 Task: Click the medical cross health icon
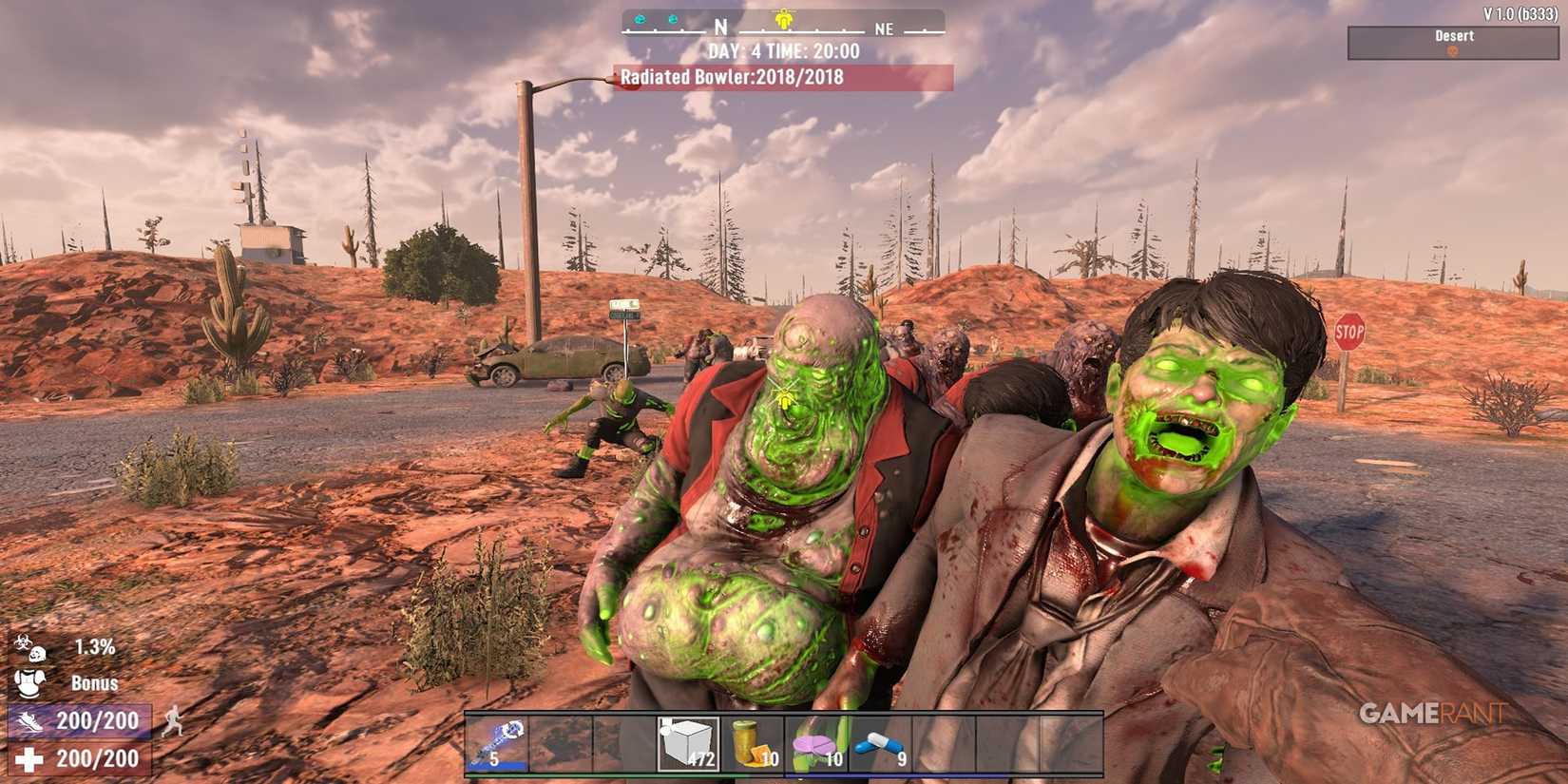pyautogui.click(x=27, y=757)
